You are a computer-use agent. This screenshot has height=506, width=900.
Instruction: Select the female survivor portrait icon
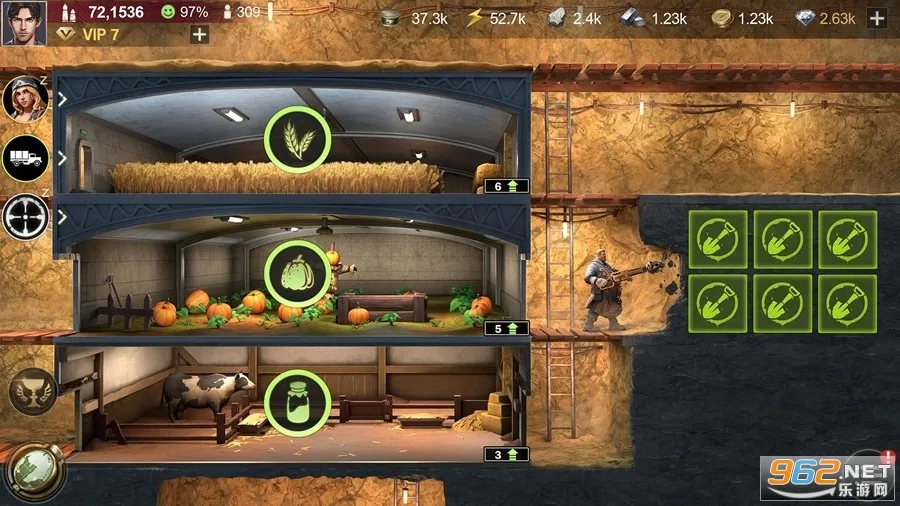click(x=25, y=98)
